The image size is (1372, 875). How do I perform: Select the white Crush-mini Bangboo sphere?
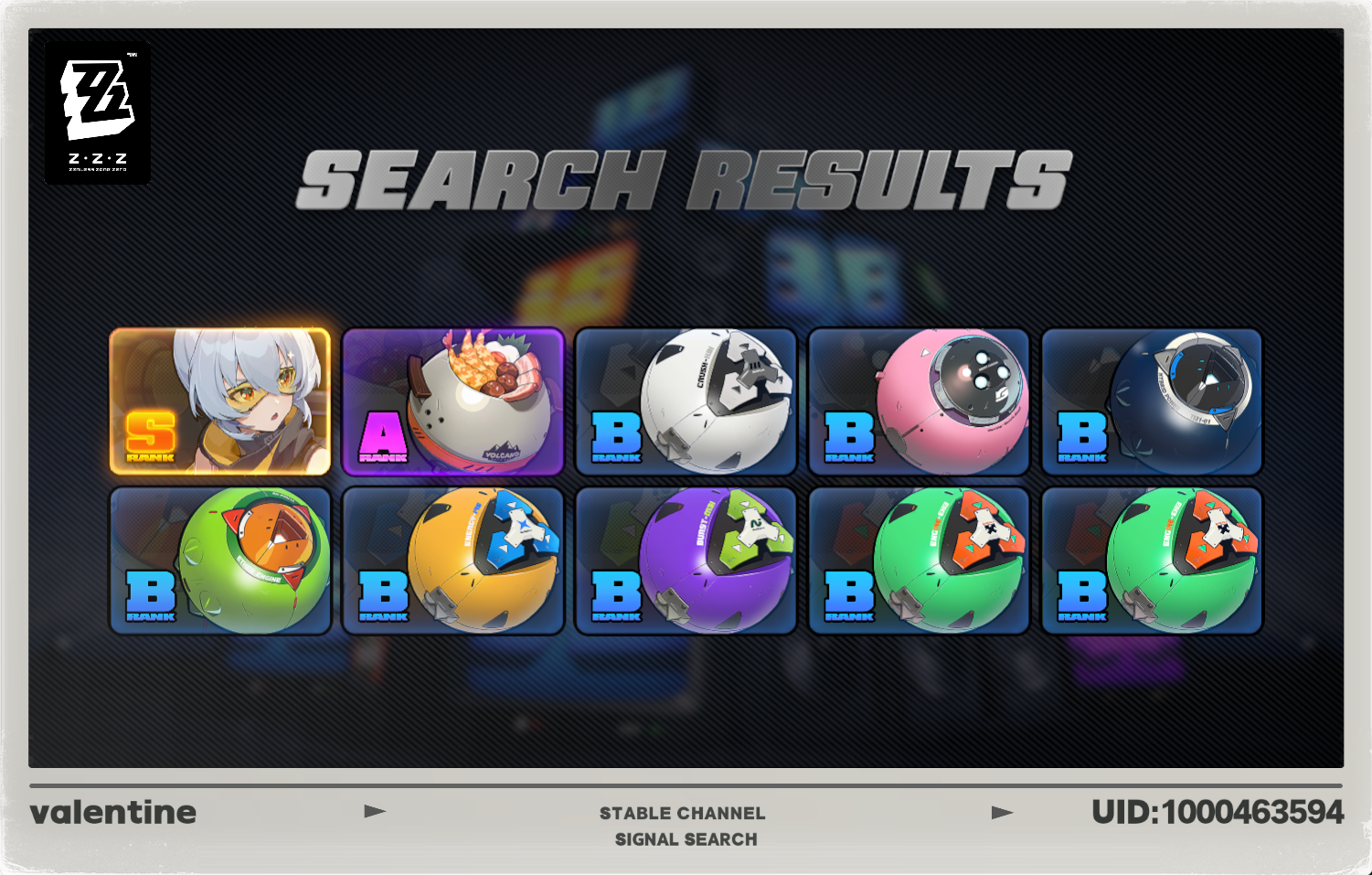[x=686, y=402]
